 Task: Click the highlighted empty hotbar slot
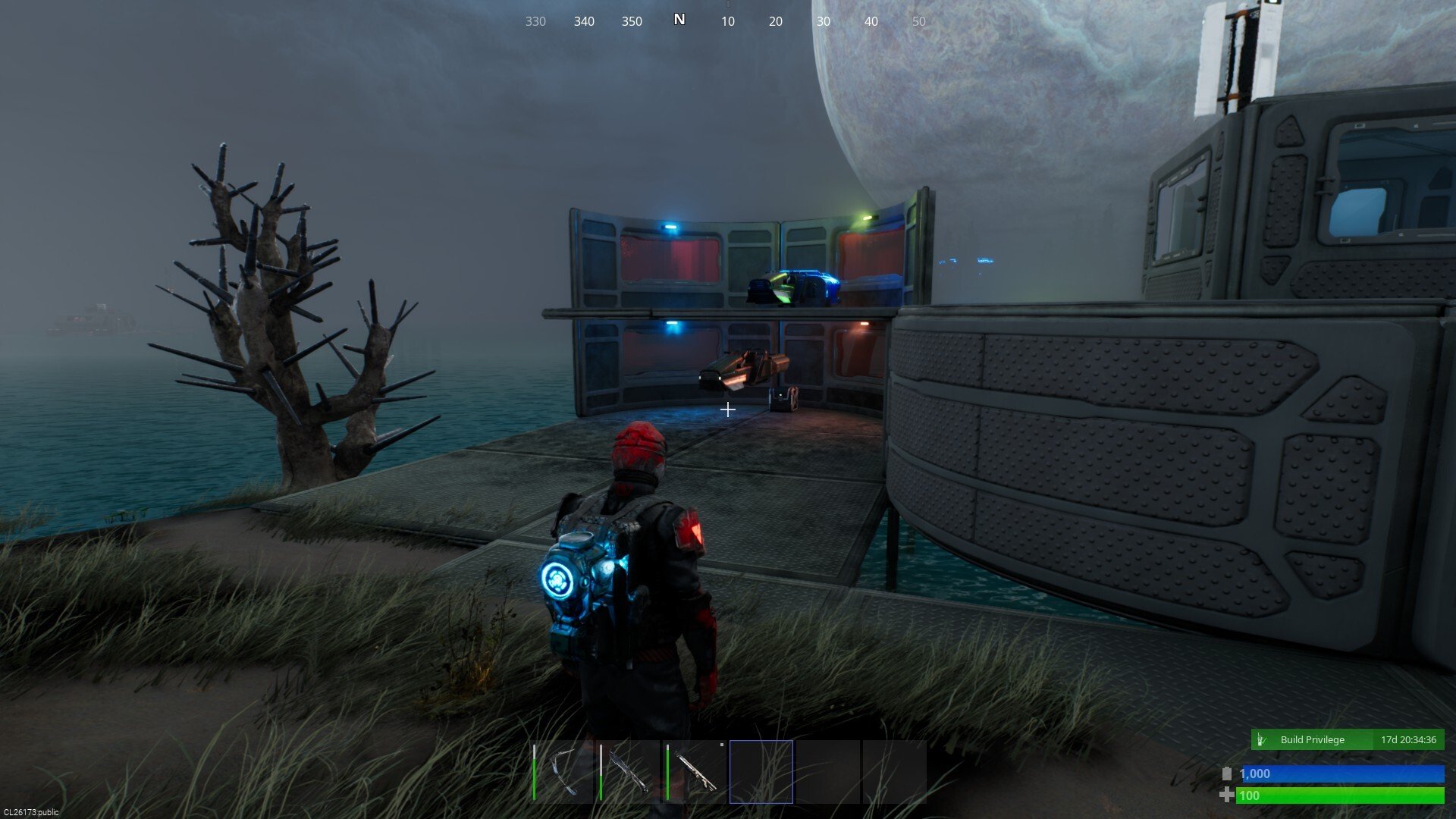[x=761, y=772]
